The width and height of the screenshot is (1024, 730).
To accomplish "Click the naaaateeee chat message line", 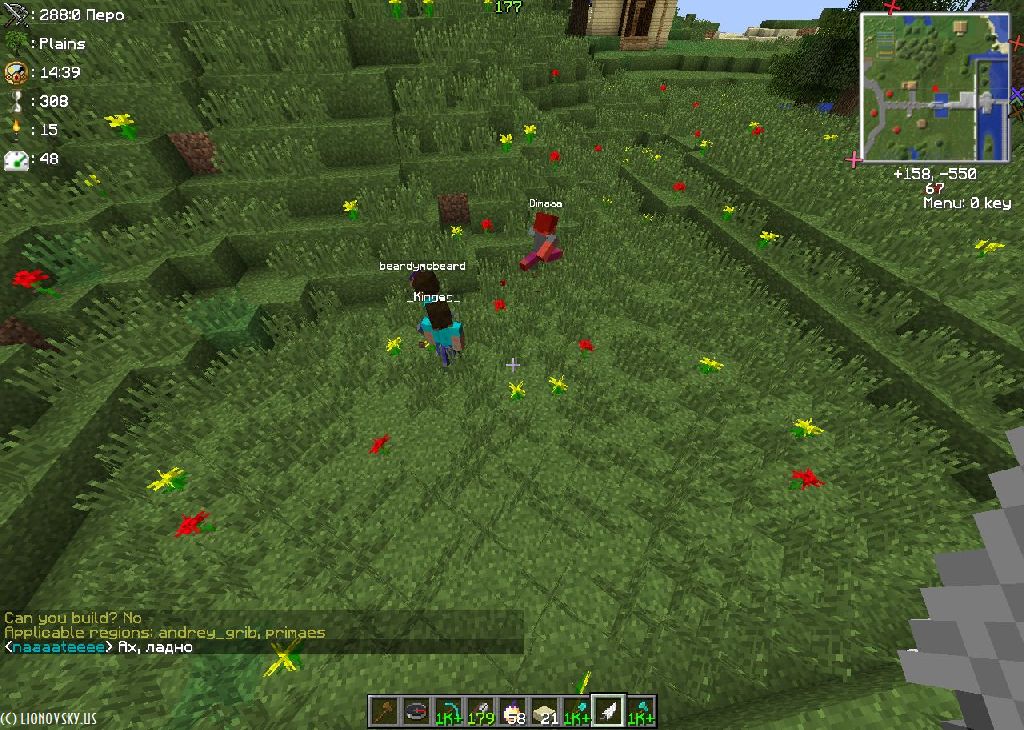I will point(100,647).
